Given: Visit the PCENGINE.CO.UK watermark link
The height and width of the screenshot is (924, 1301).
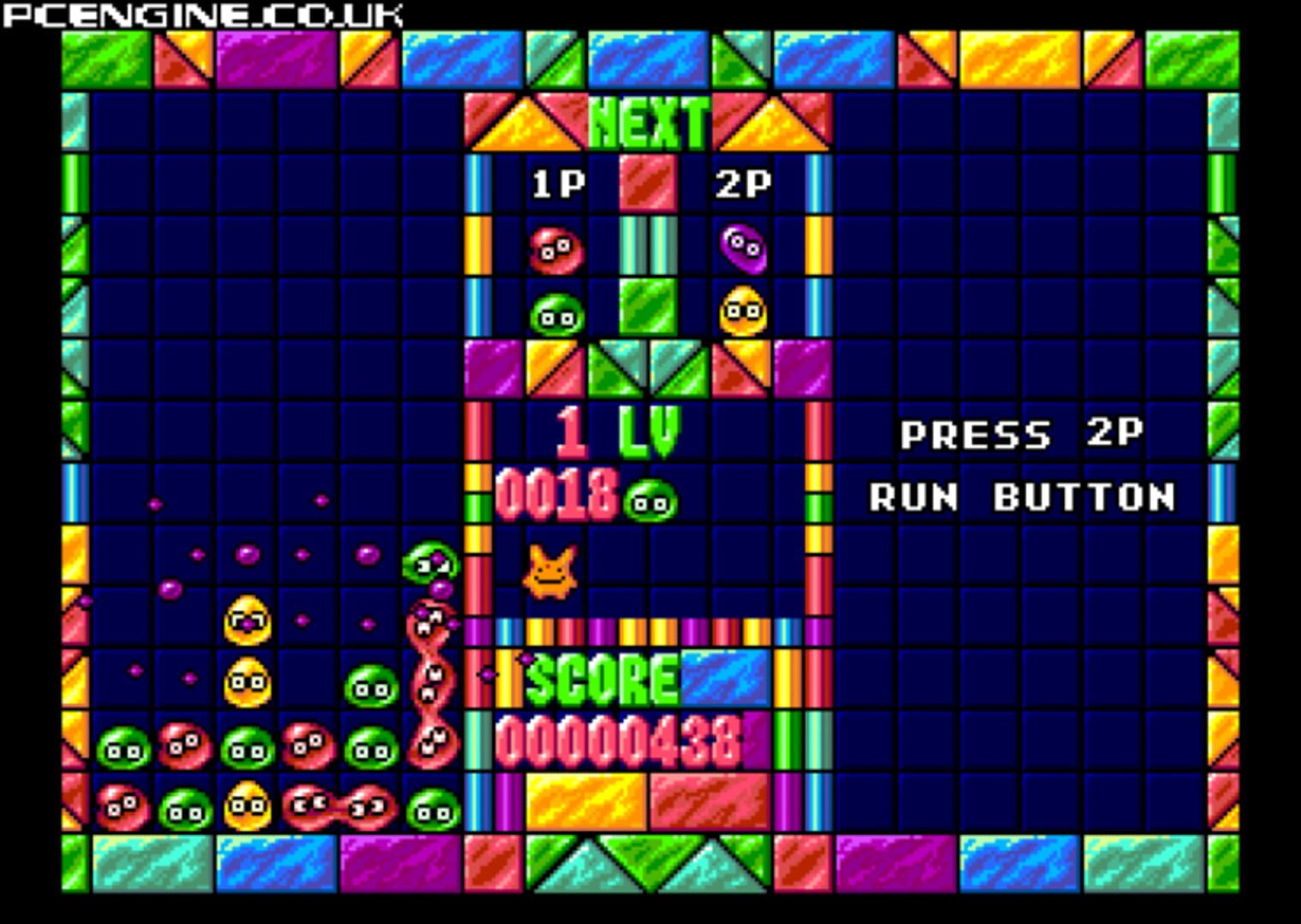Looking at the screenshot, I should point(203,13).
